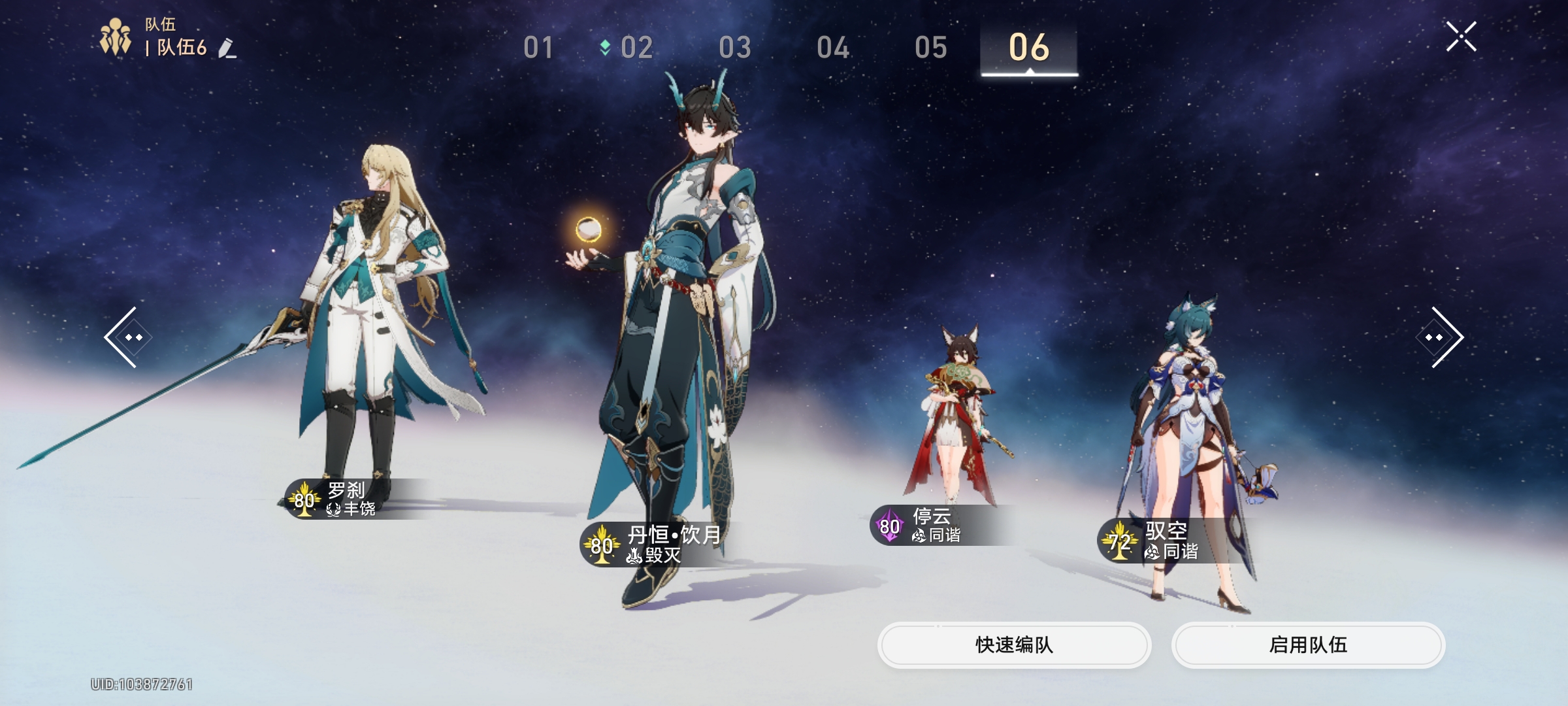The width and height of the screenshot is (1568, 706).
Task: Activate team with 启用队伍 button
Action: [x=1308, y=645]
